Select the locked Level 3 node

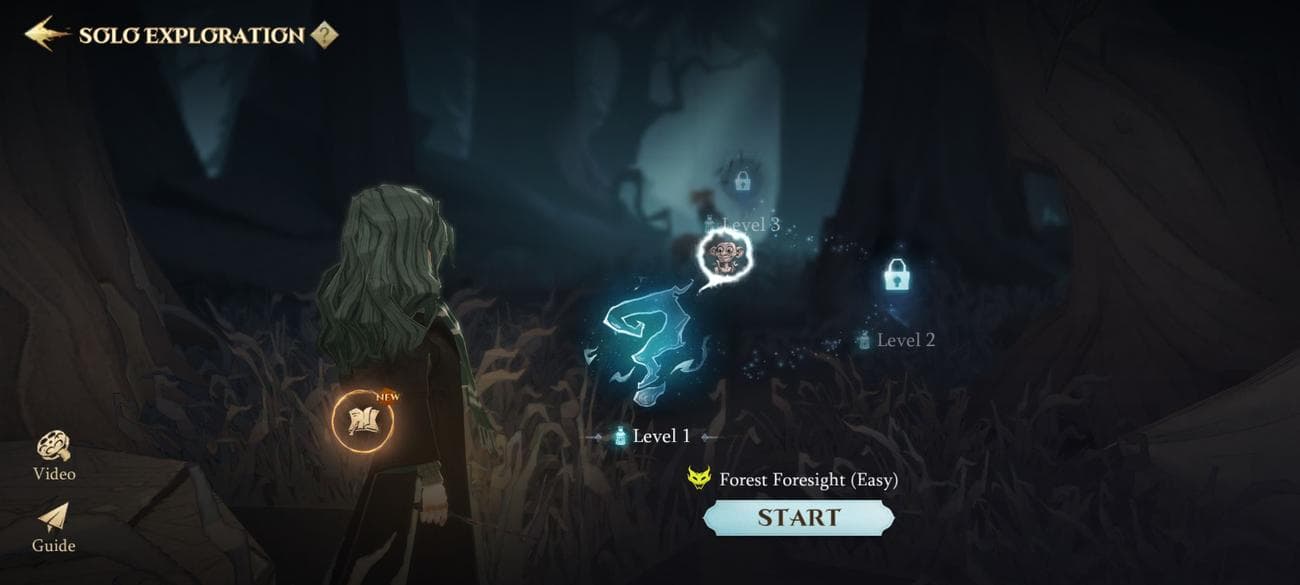(x=742, y=181)
